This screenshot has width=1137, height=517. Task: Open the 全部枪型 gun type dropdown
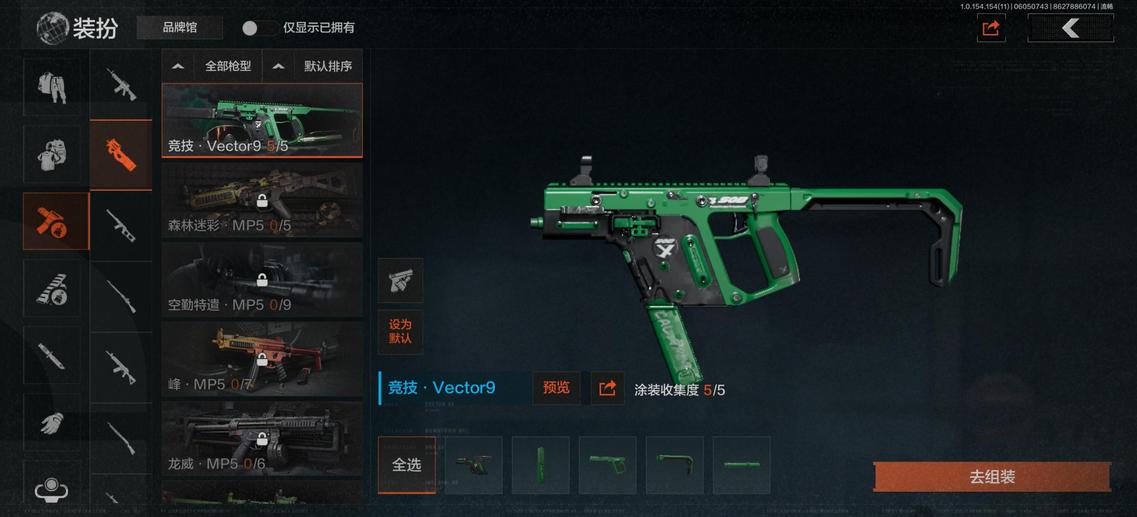click(x=212, y=66)
